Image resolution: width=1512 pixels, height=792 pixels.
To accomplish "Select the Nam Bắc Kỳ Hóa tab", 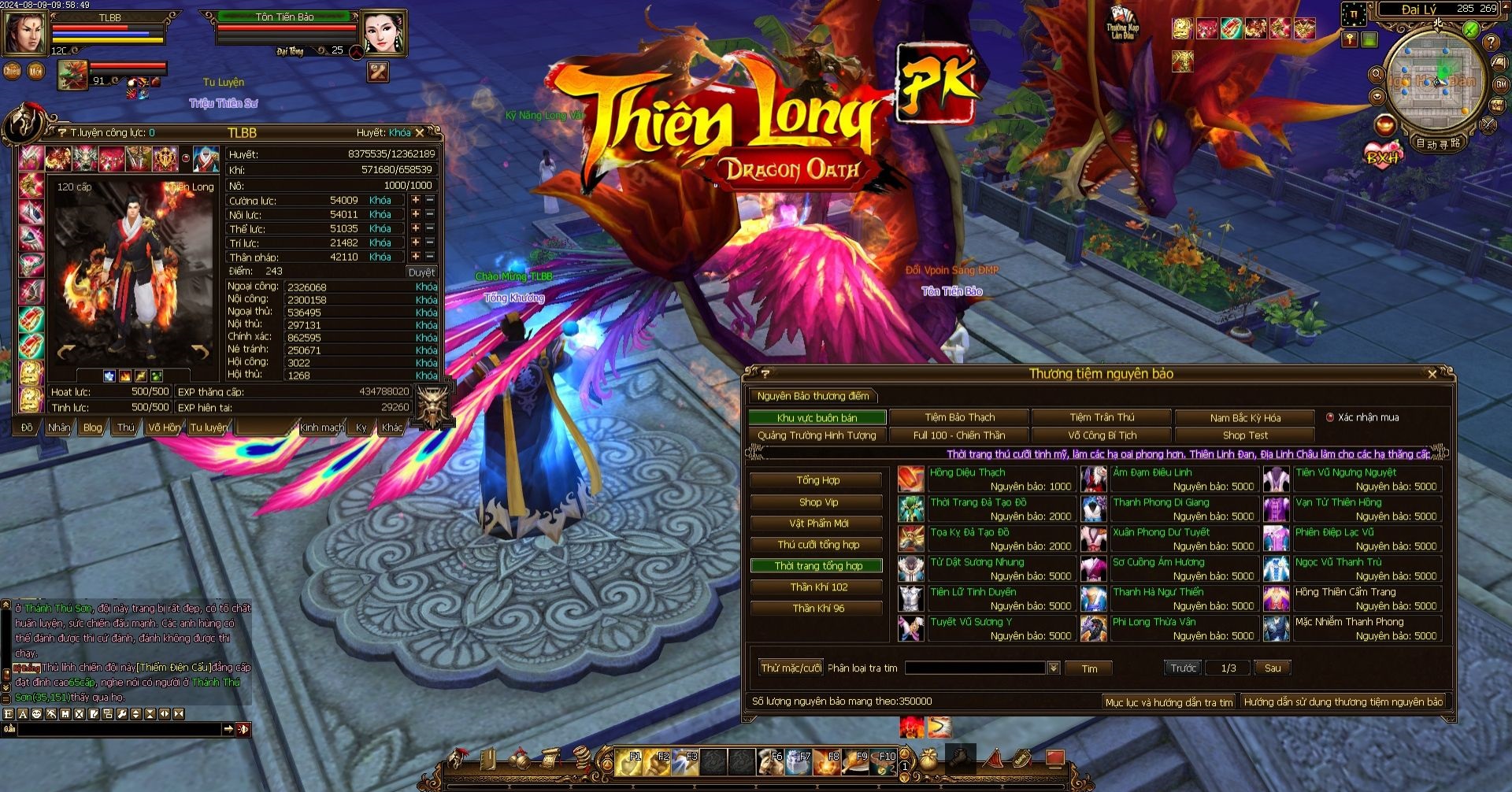I will [1244, 418].
